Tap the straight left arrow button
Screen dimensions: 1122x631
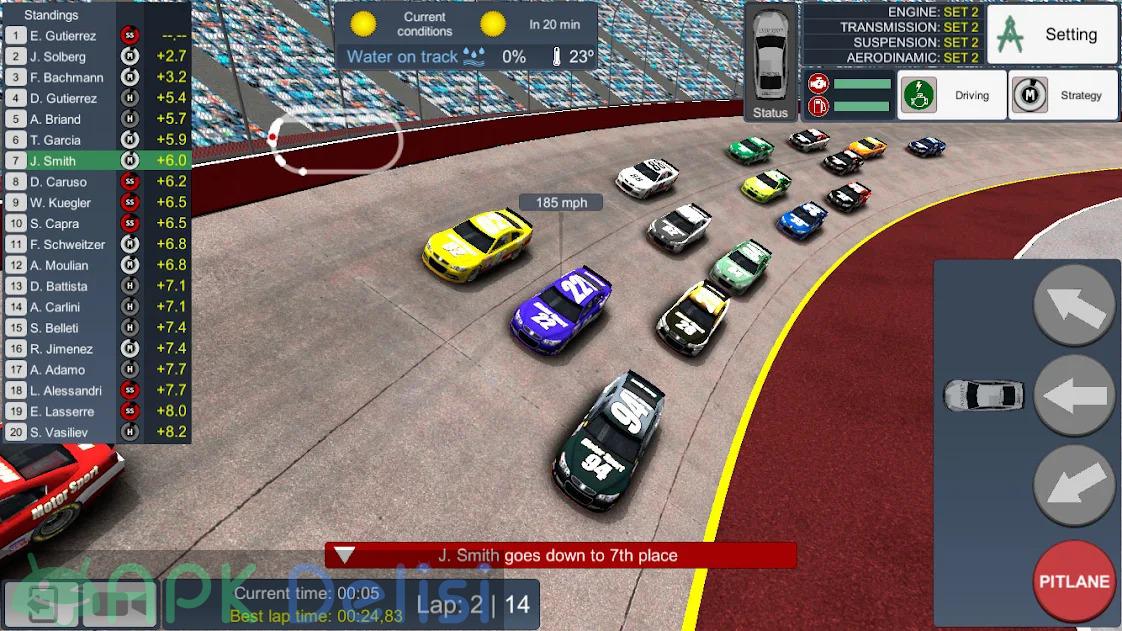click(x=1074, y=396)
